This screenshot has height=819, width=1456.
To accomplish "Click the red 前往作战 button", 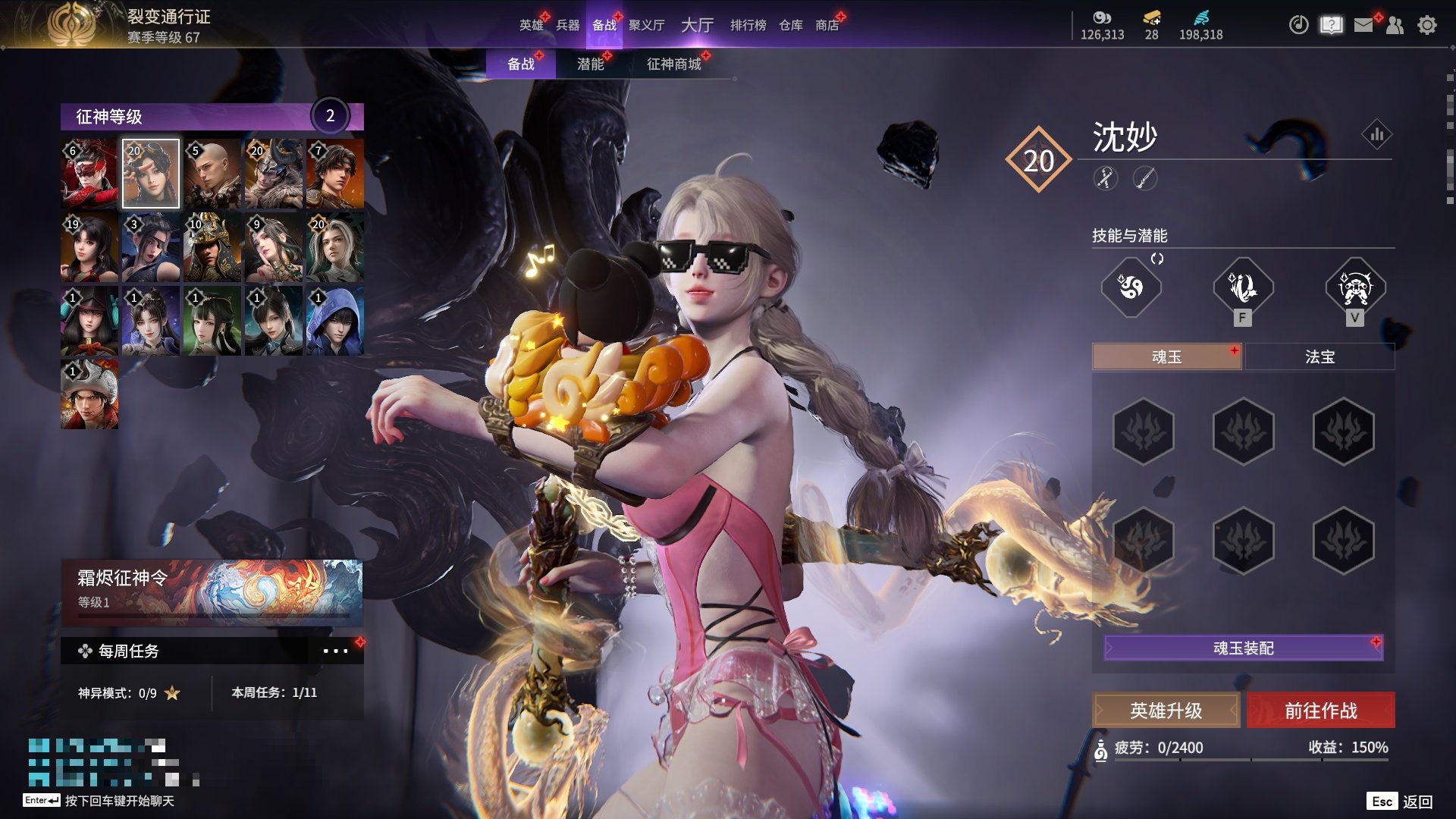I will point(1320,711).
